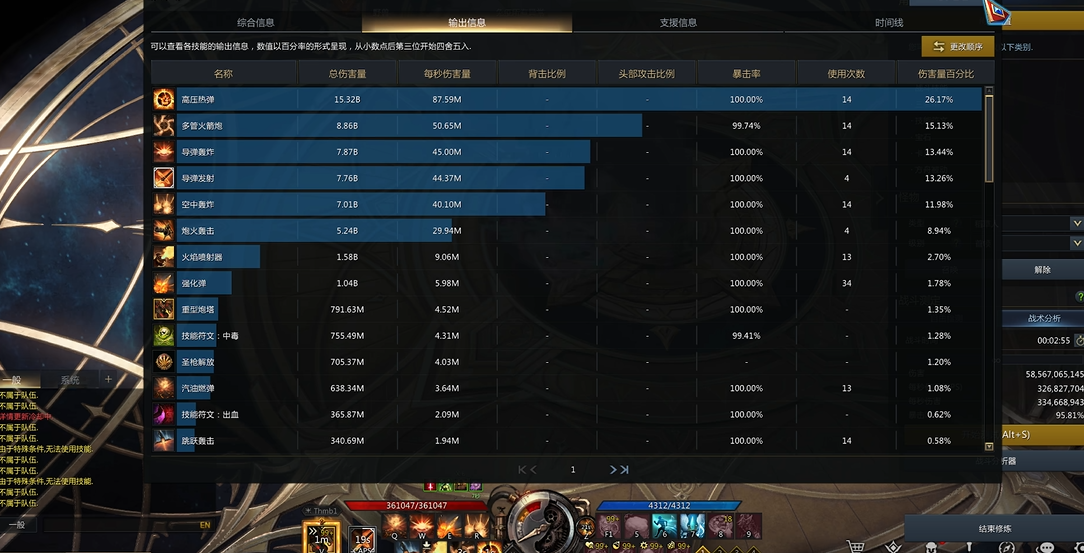End training with the 结束修炼 button
This screenshot has height=553, width=1084.
(x=994, y=528)
